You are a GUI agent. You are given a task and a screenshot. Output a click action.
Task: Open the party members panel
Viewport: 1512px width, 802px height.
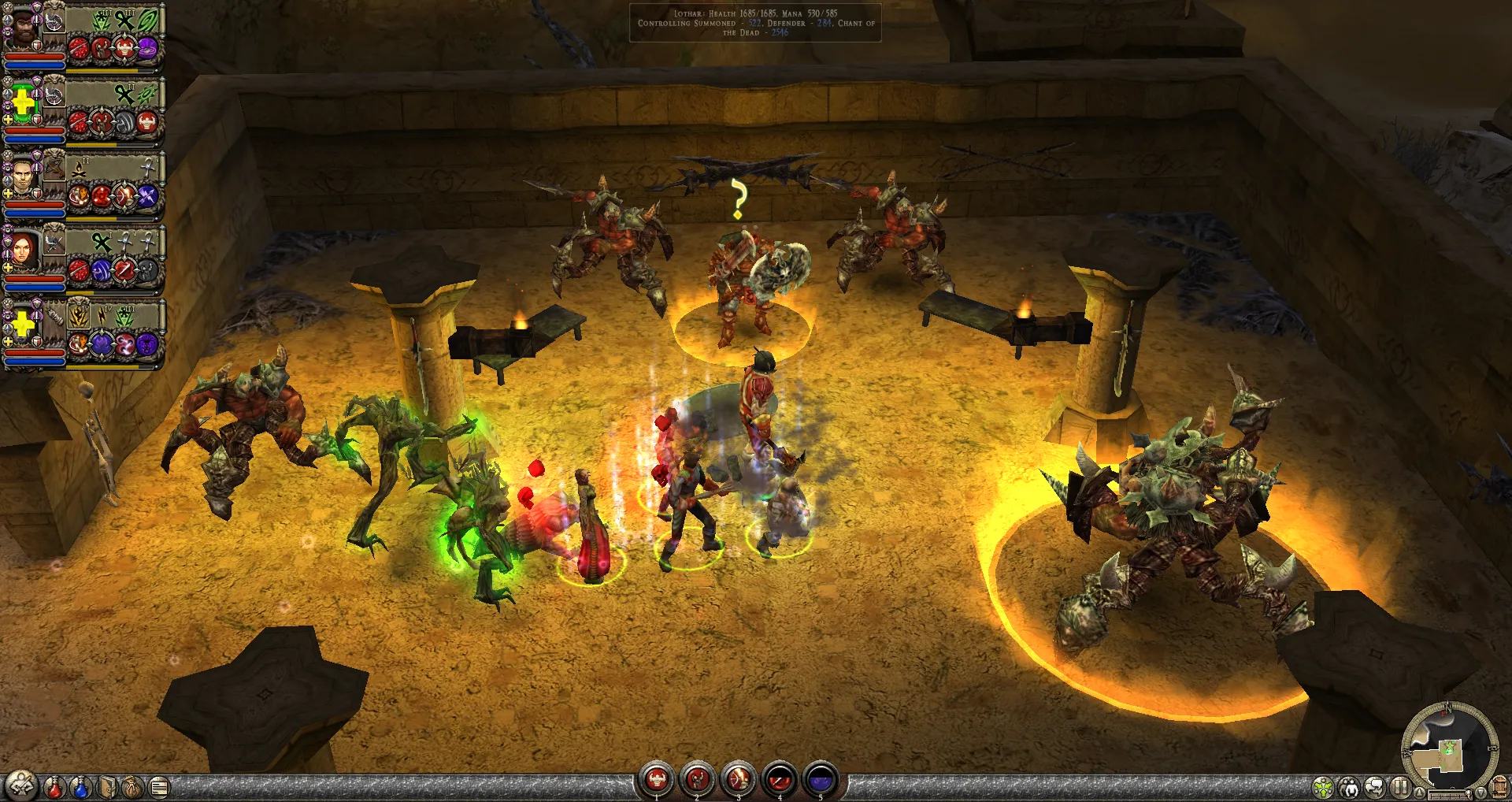pyautogui.click(x=1349, y=787)
